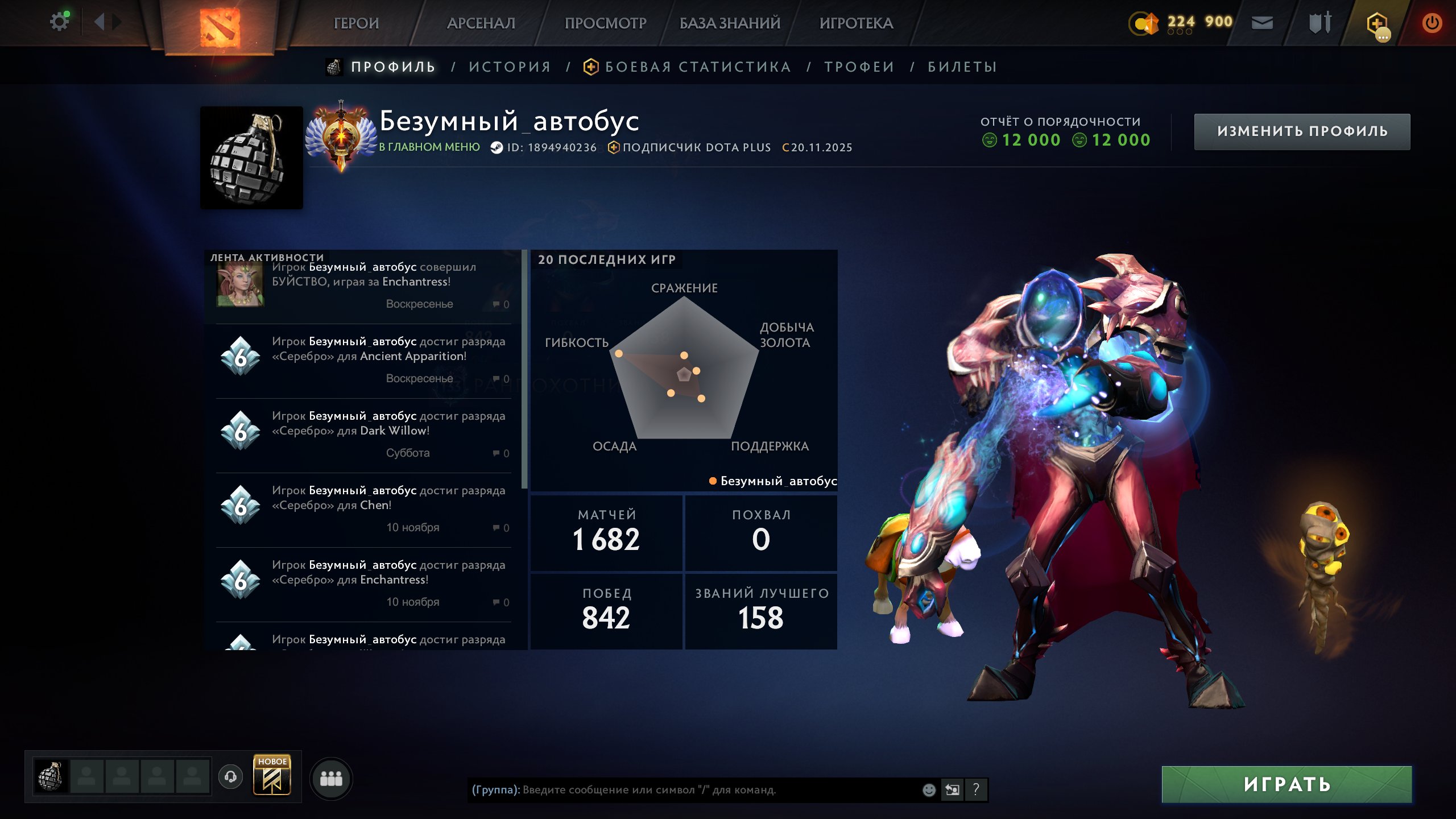Switch to the ИСТОРИЯ tab

click(x=510, y=67)
